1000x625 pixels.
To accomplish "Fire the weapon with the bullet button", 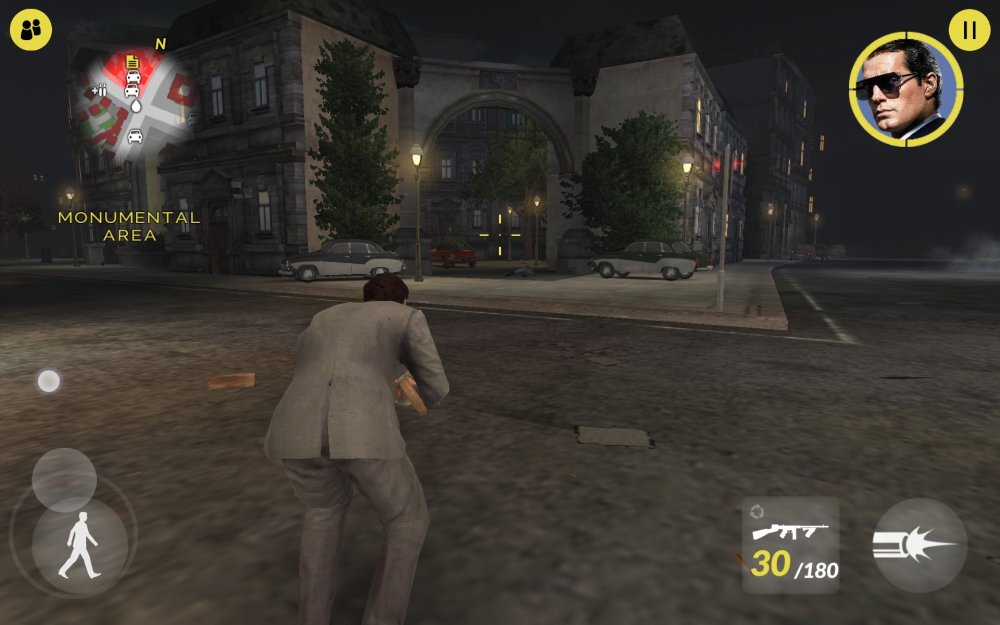I will 919,546.
